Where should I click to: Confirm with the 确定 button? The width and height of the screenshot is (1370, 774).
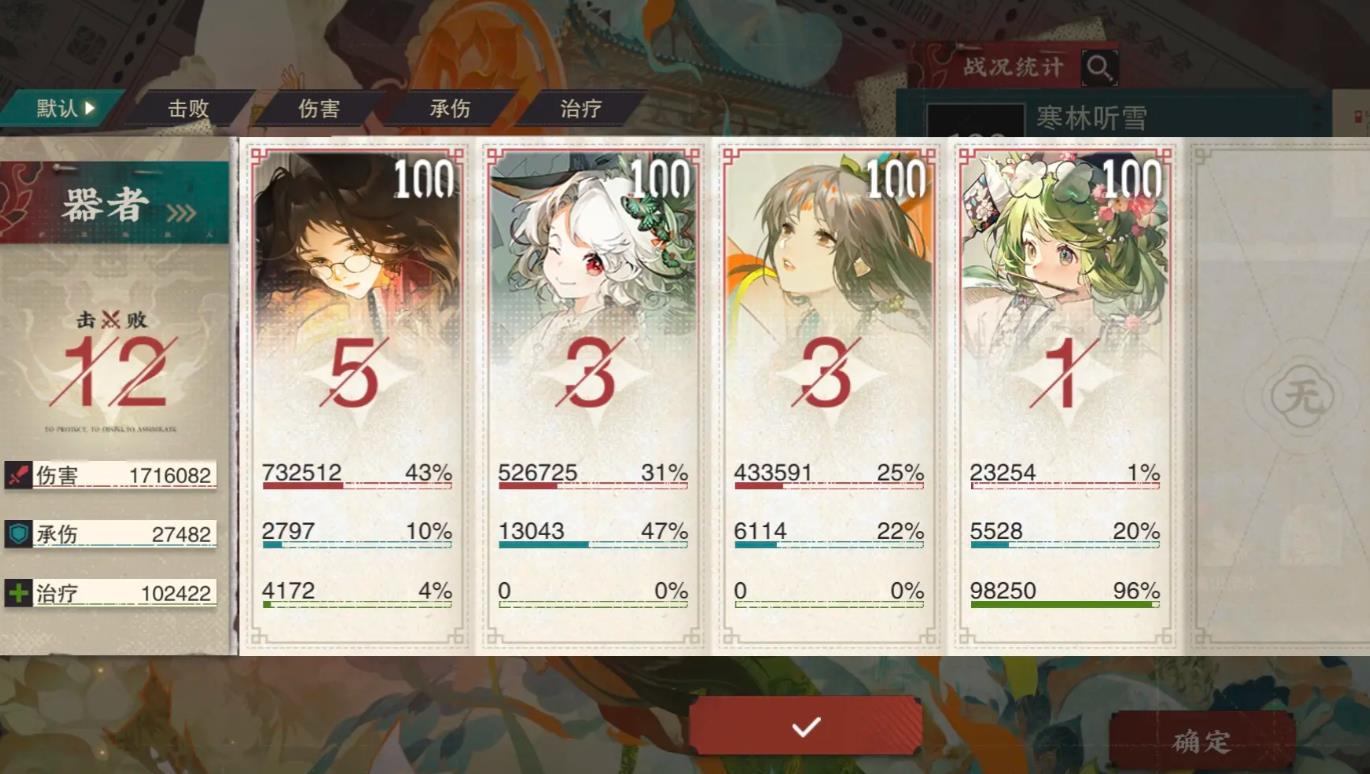pos(1202,741)
